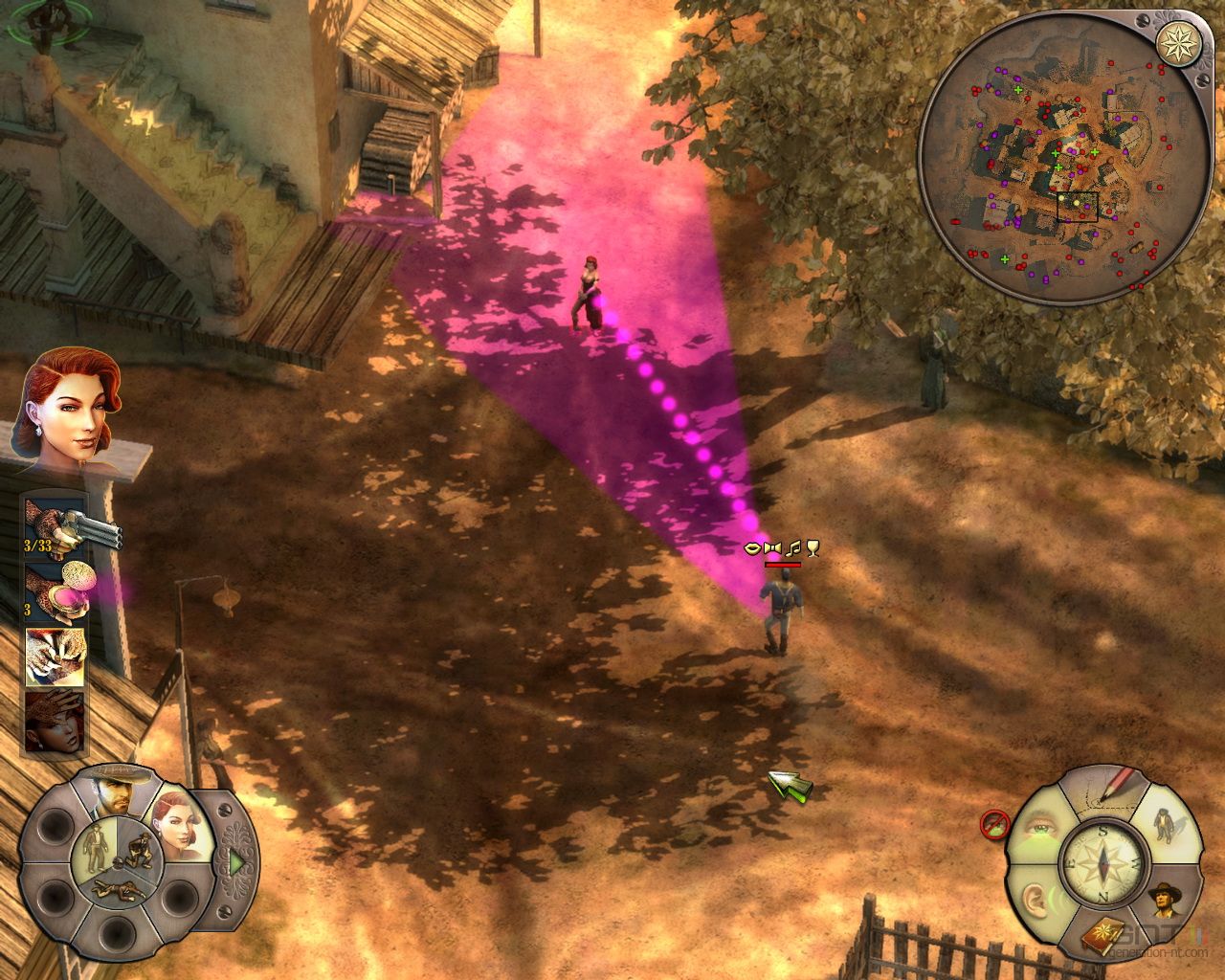Viewport: 1225px width, 980px height.
Task: Choose the clawing hands scratch ability
Action: click(55, 656)
